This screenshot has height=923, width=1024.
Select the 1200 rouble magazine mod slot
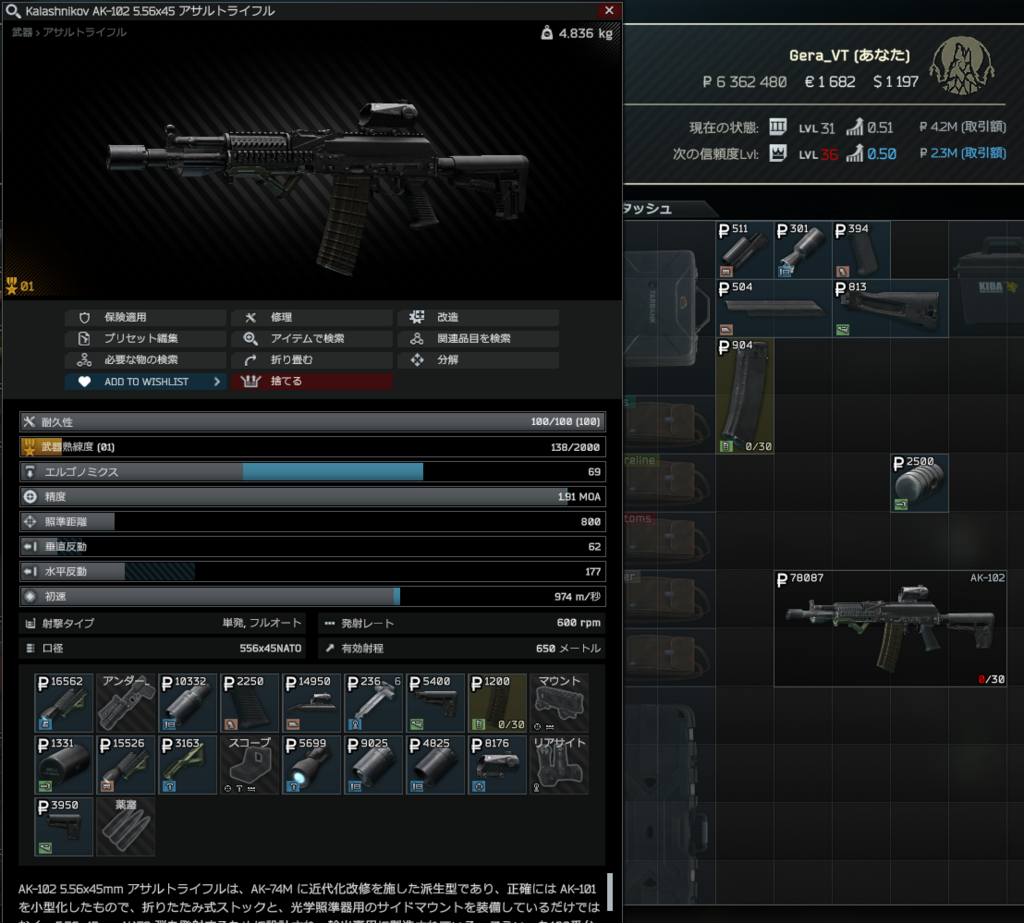pos(498,703)
